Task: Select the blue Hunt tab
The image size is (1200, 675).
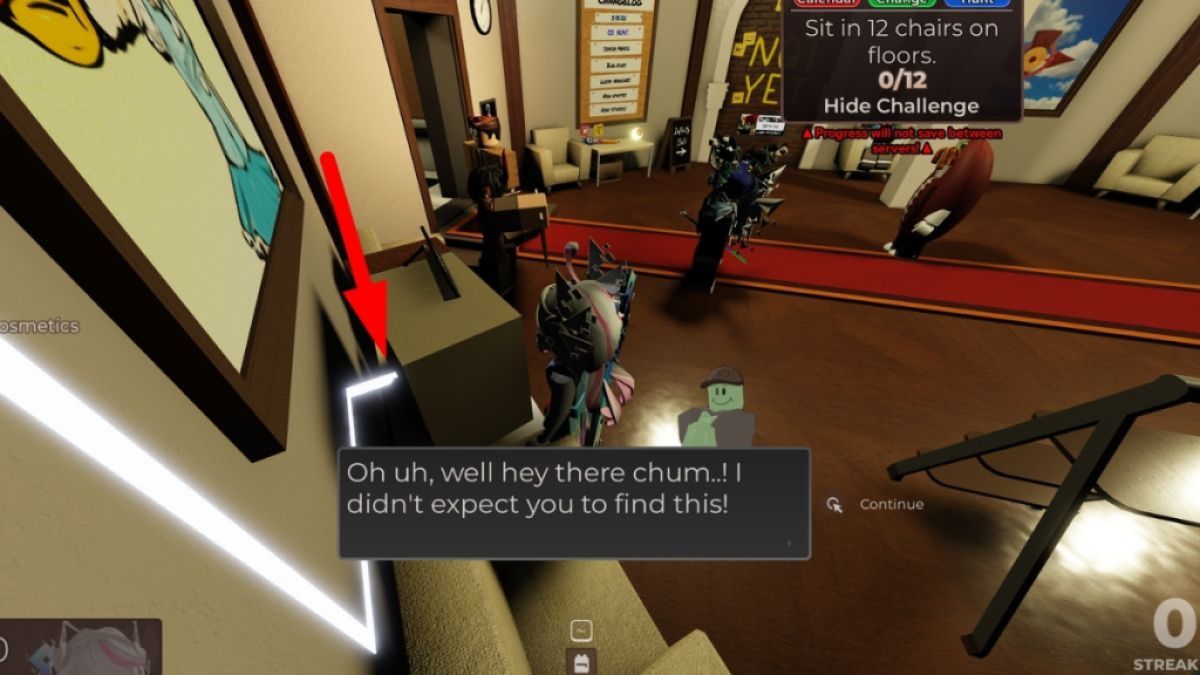Action: [x=976, y=3]
